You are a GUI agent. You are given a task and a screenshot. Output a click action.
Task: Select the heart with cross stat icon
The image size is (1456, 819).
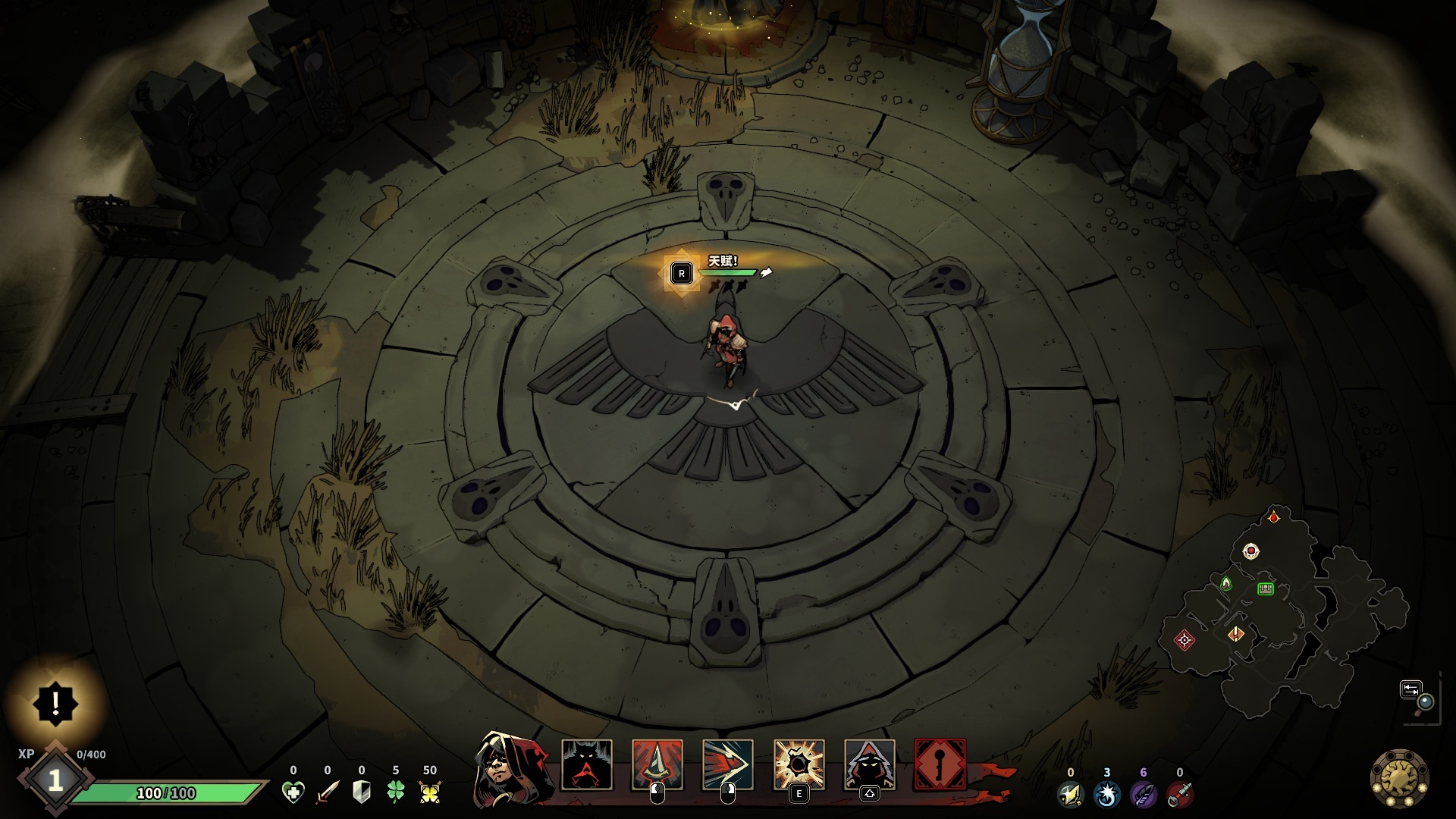pos(293,792)
